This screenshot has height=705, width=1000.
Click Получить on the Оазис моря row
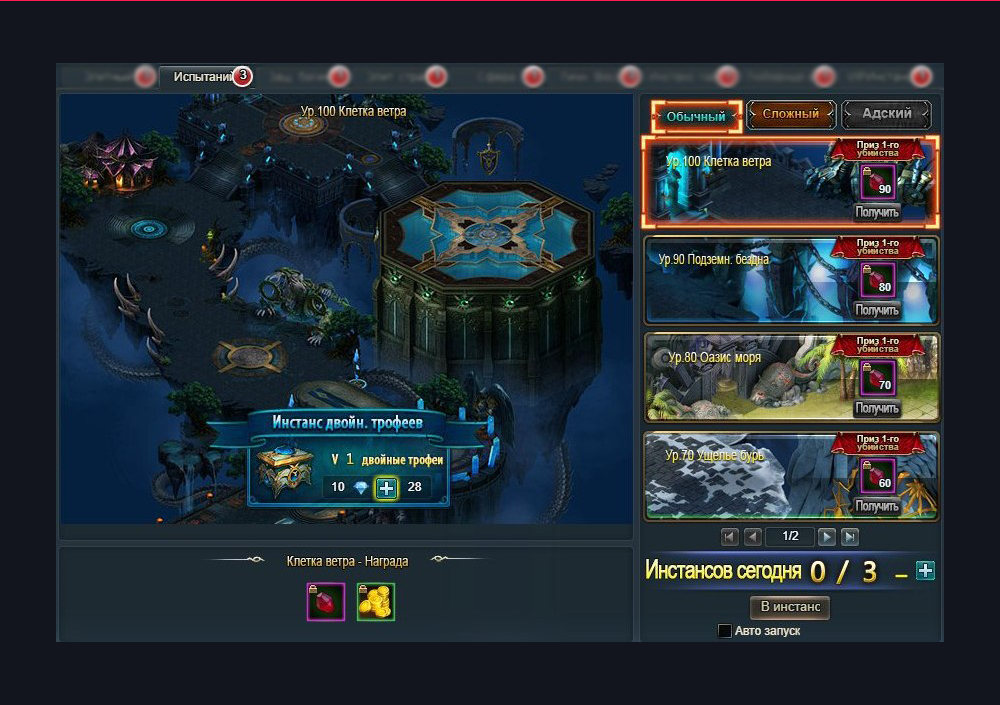pyautogui.click(x=877, y=408)
